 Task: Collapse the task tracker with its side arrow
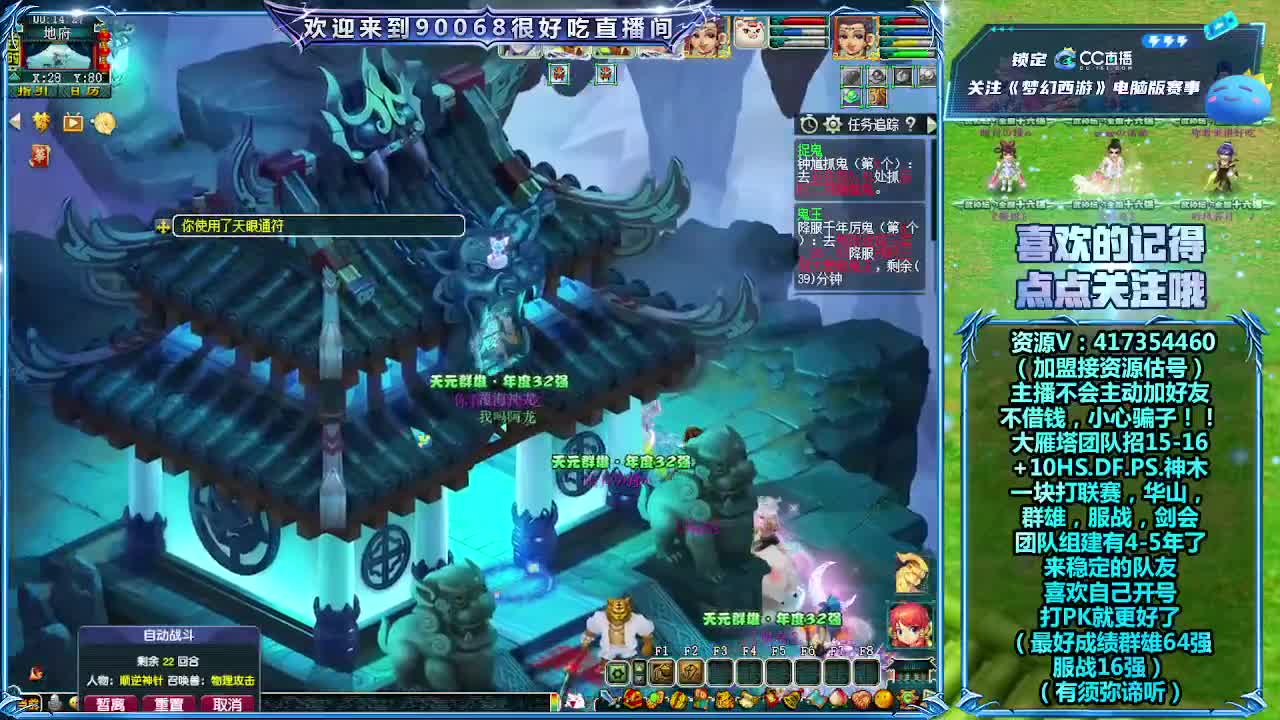[933, 124]
